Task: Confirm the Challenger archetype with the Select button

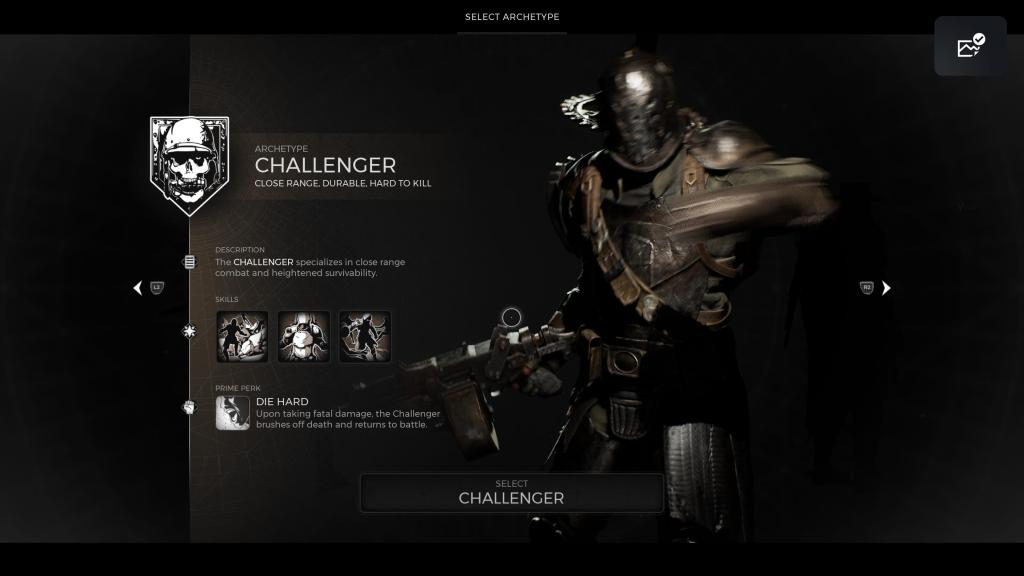Action: coord(511,492)
